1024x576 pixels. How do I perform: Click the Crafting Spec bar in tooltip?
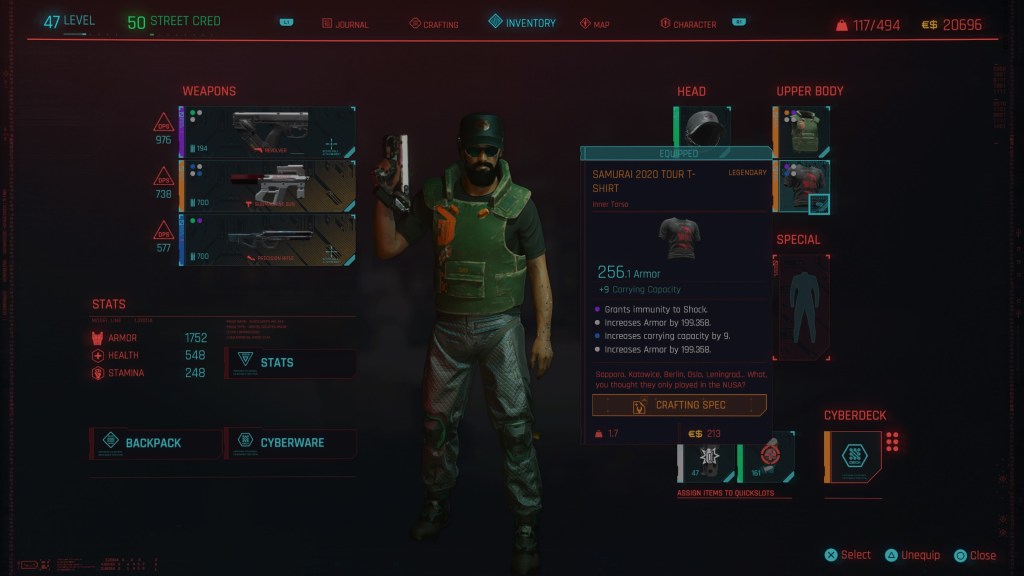pyautogui.click(x=679, y=405)
